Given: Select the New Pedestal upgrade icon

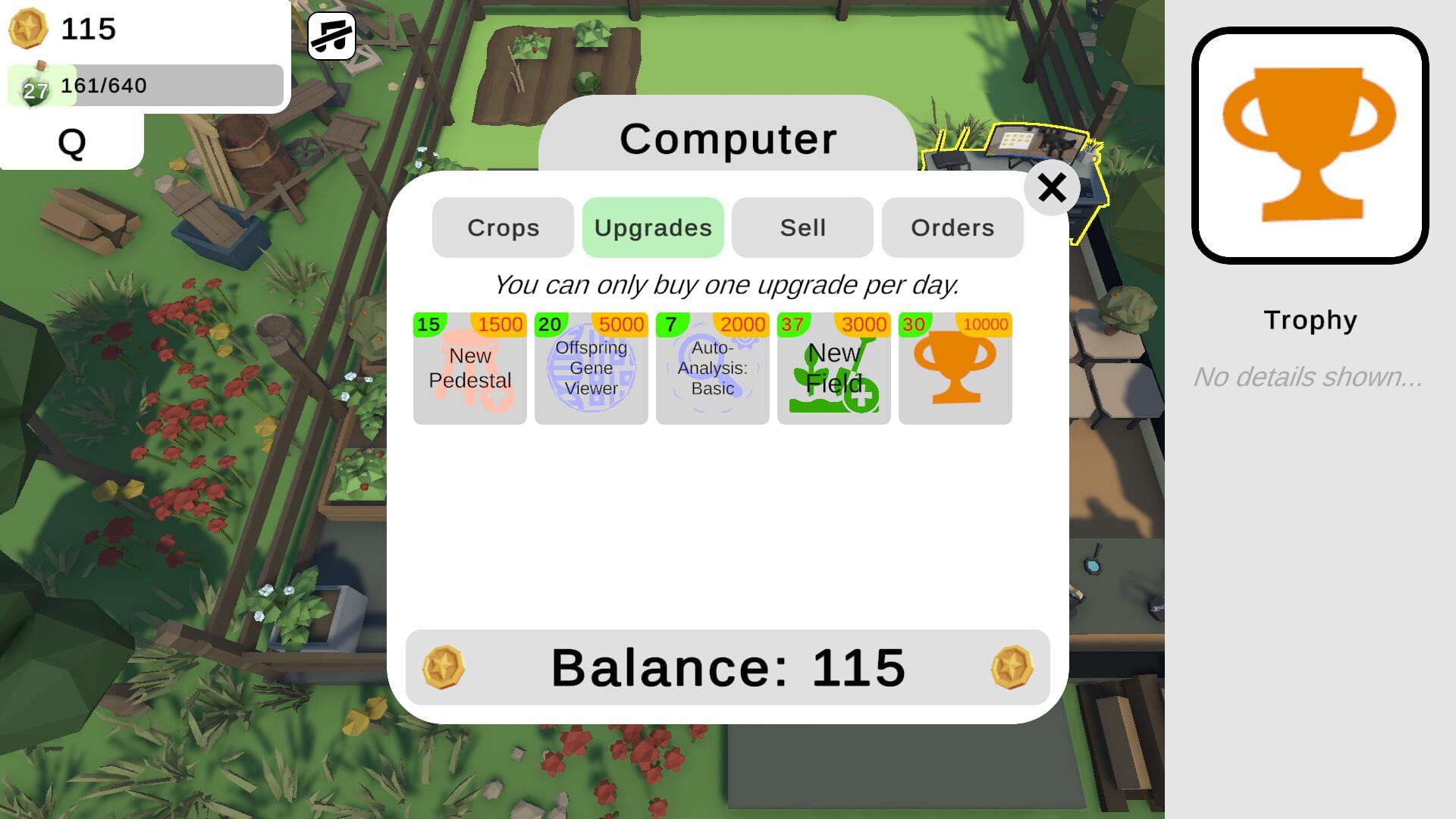Looking at the screenshot, I should [x=469, y=368].
